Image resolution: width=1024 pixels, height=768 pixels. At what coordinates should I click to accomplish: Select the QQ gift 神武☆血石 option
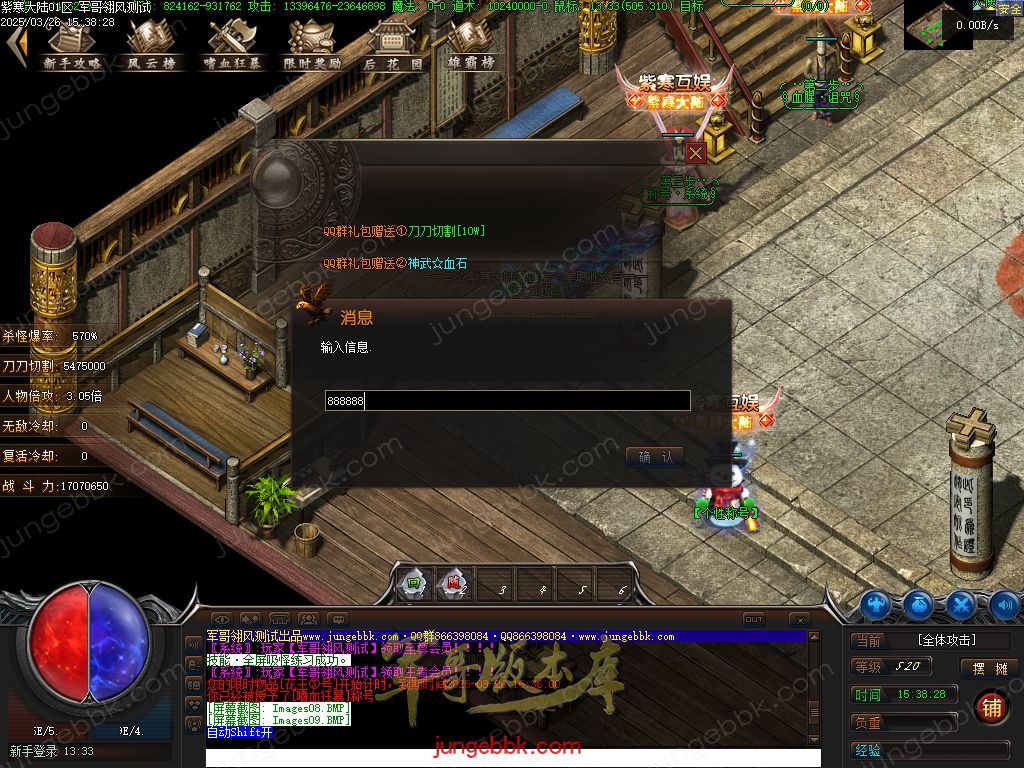(395, 263)
